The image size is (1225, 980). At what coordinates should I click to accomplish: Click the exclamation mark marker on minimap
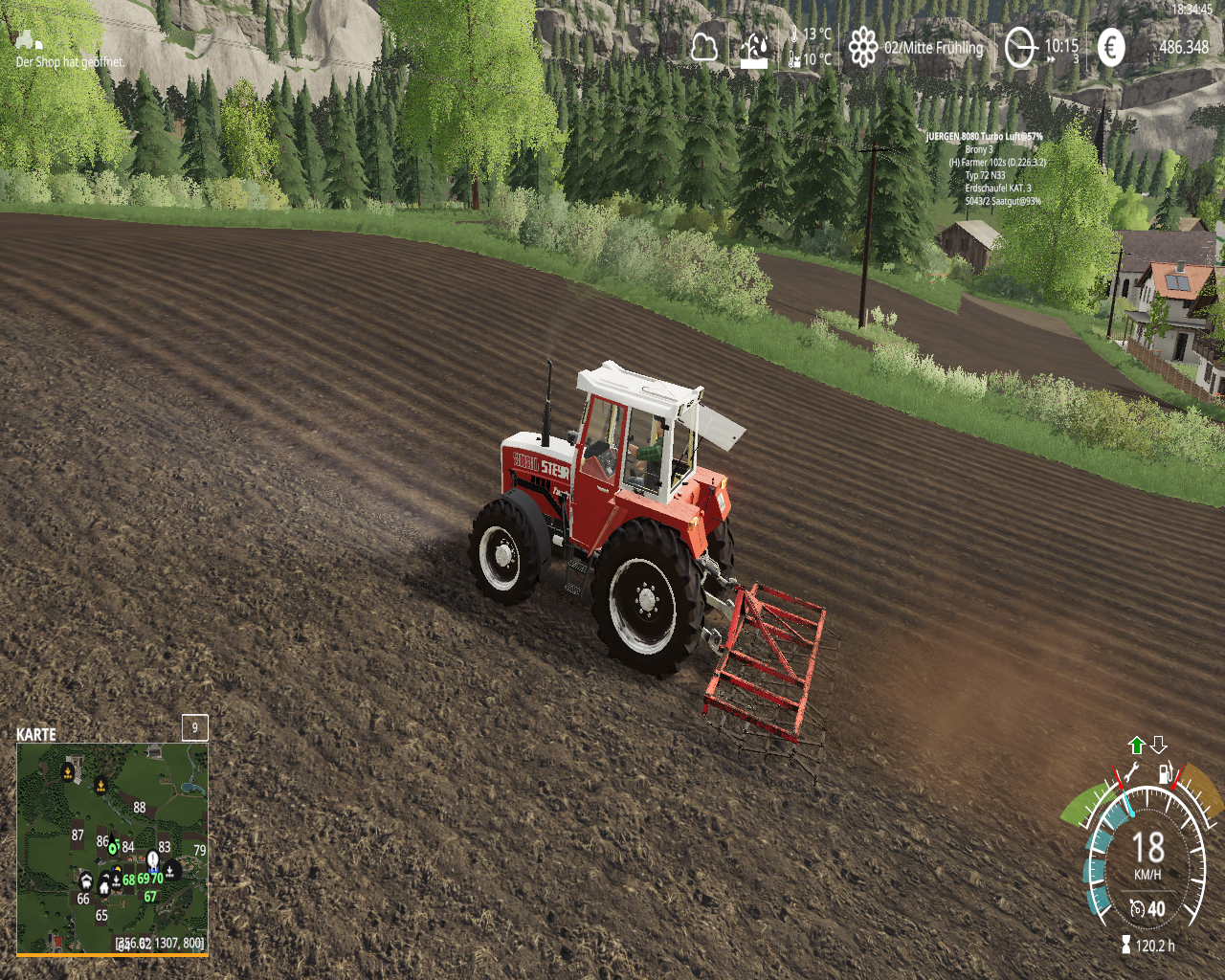[152, 857]
